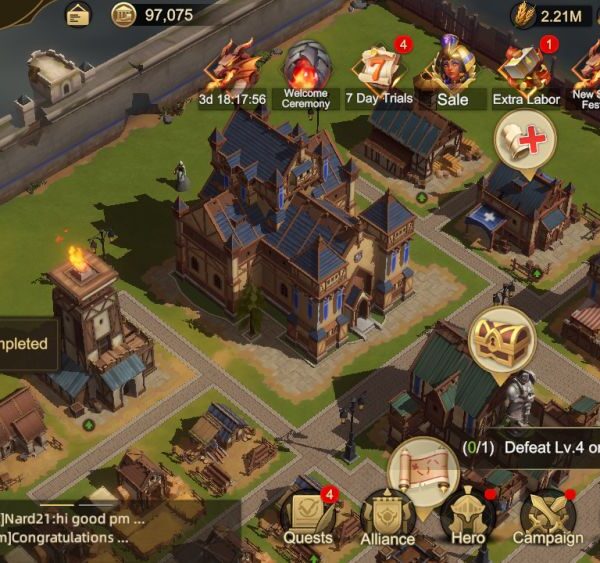Open the 7 Day Trials event

click(x=379, y=72)
